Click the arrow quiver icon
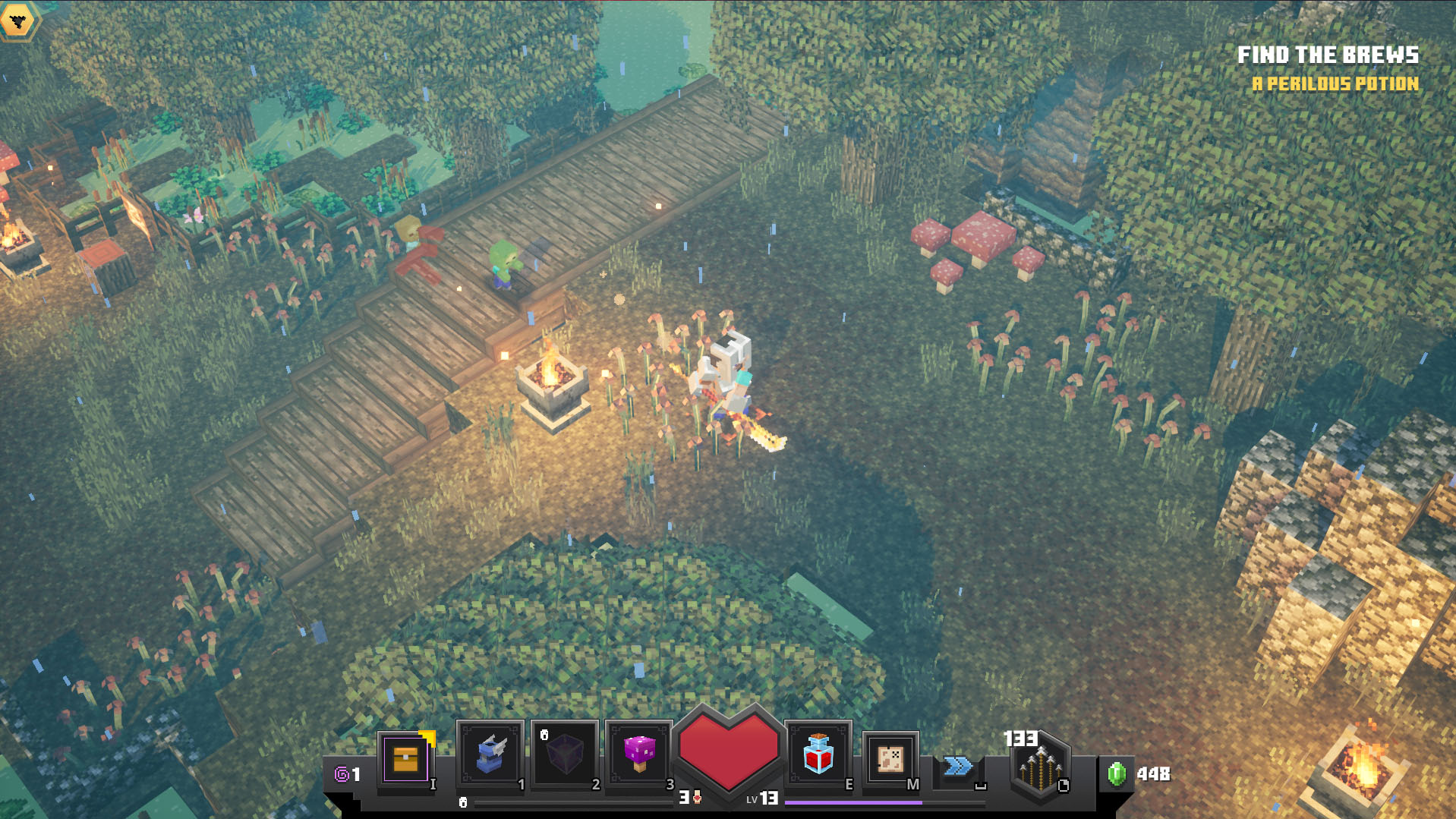The image size is (1456, 819). coord(1039,767)
